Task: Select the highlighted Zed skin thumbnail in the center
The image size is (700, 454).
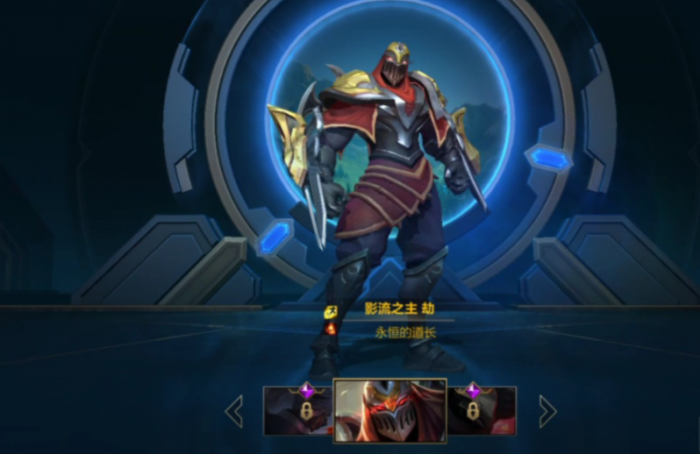Action: click(x=389, y=410)
